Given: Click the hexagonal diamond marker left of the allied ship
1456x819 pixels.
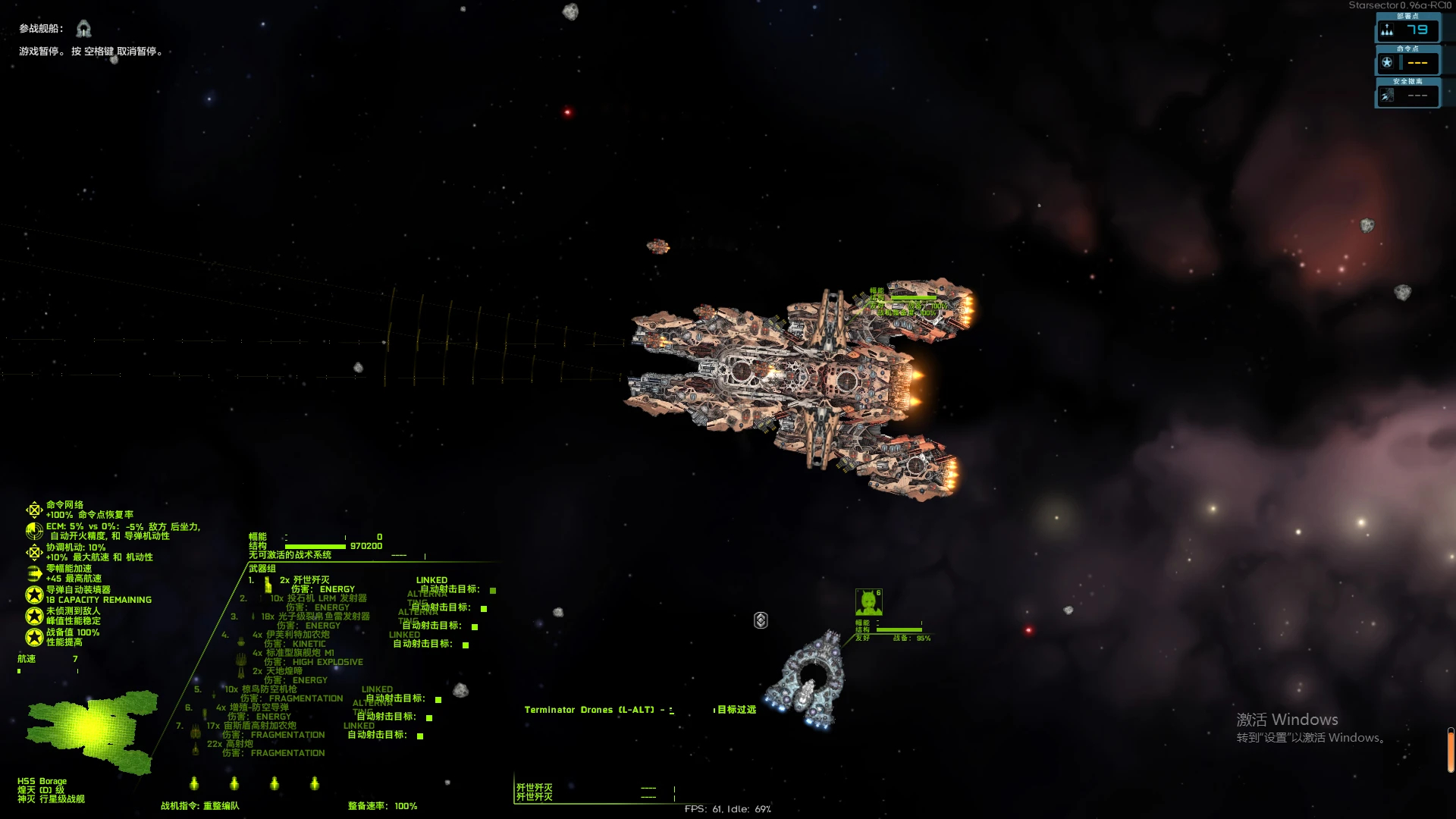Looking at the screenshot, I should coord(761,620).
